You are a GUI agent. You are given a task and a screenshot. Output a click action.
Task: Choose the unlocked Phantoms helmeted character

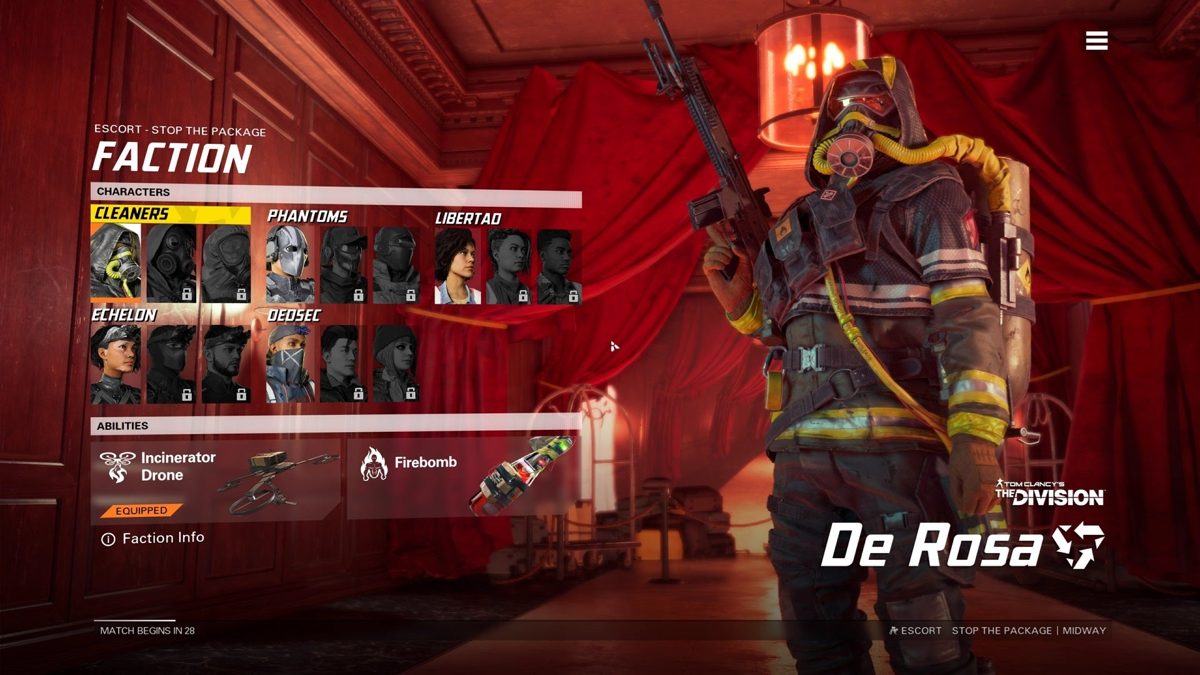tap(290, 265)
